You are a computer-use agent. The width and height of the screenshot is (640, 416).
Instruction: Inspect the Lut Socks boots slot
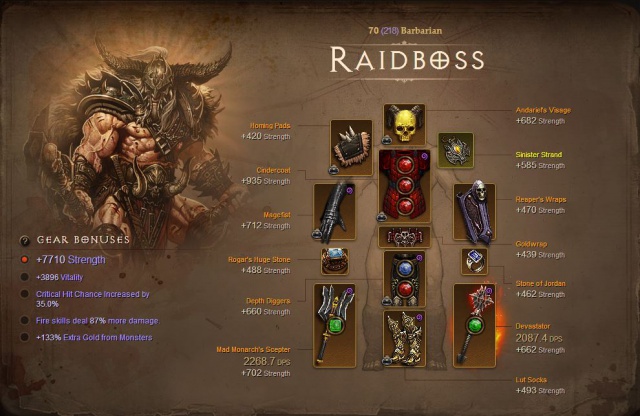[x=404, y=342]
